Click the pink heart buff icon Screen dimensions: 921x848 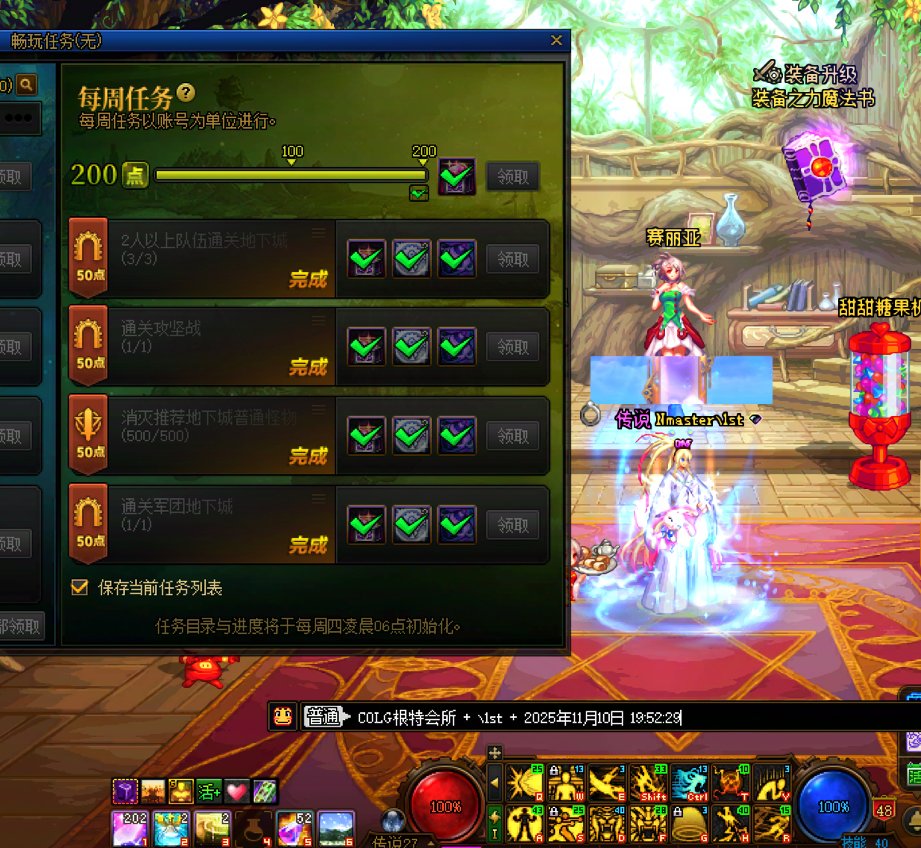point(236,792)
